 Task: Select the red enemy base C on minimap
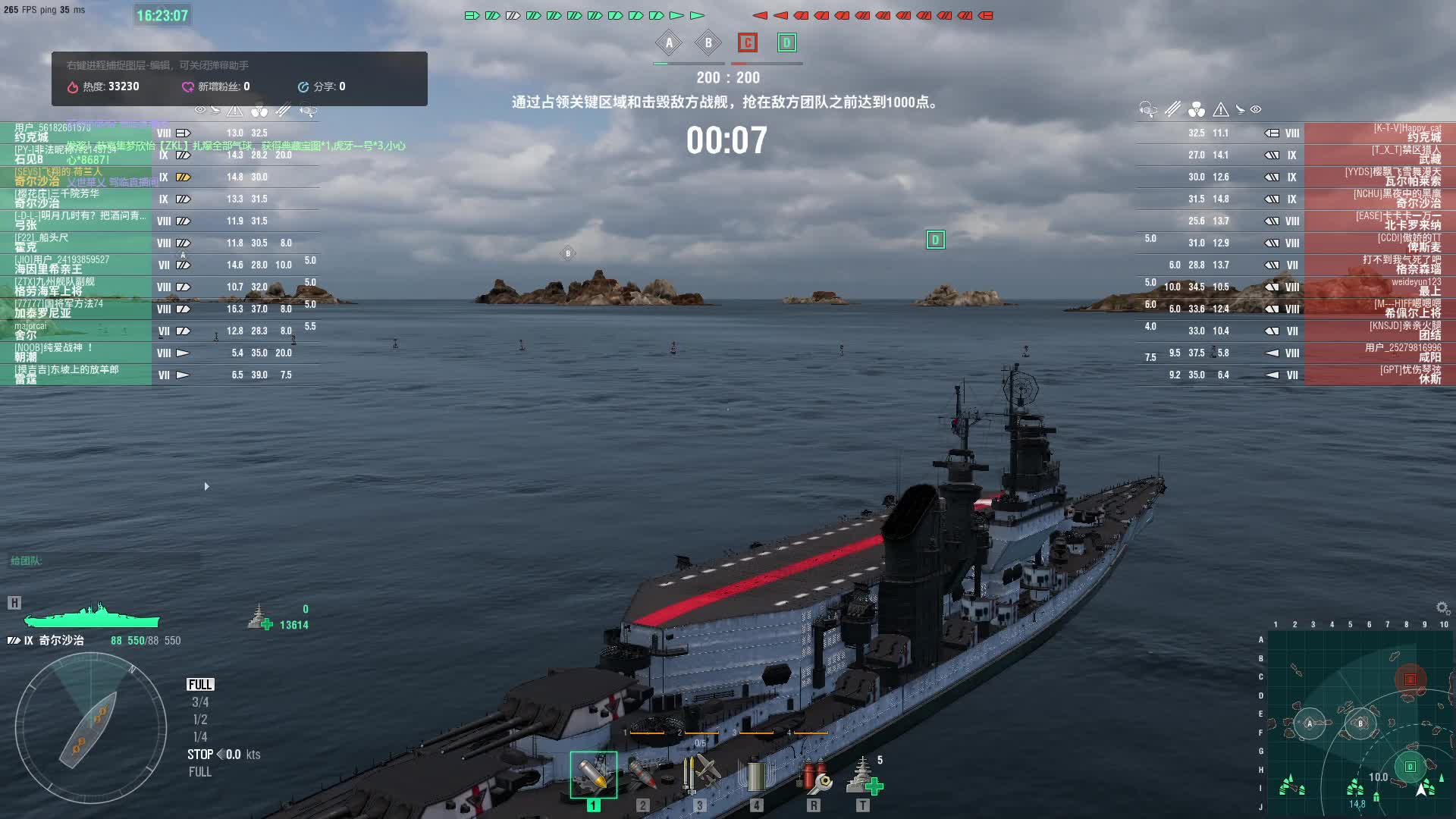coord(1410,679)
